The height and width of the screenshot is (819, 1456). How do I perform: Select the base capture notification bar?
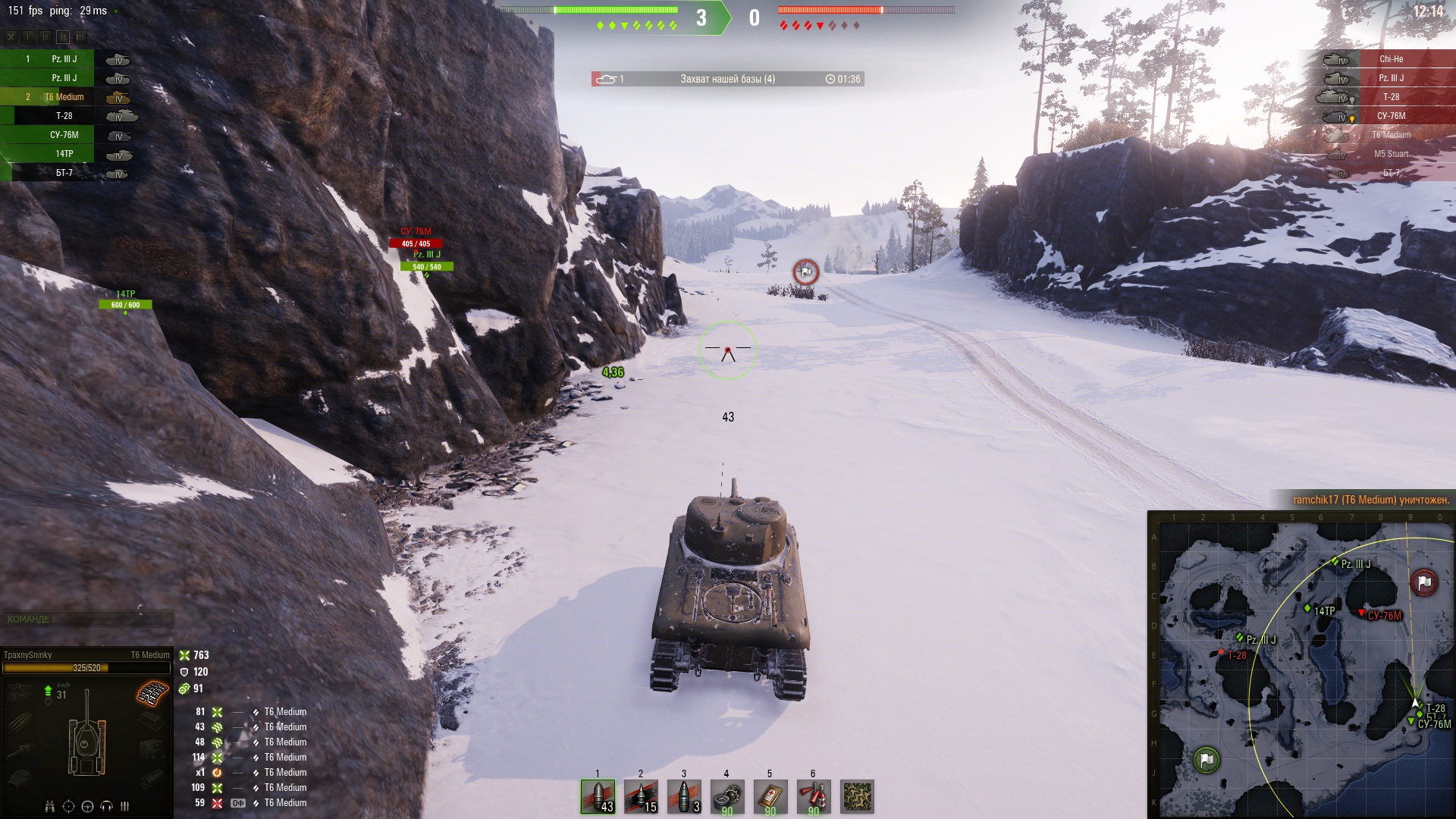point(727,79)
